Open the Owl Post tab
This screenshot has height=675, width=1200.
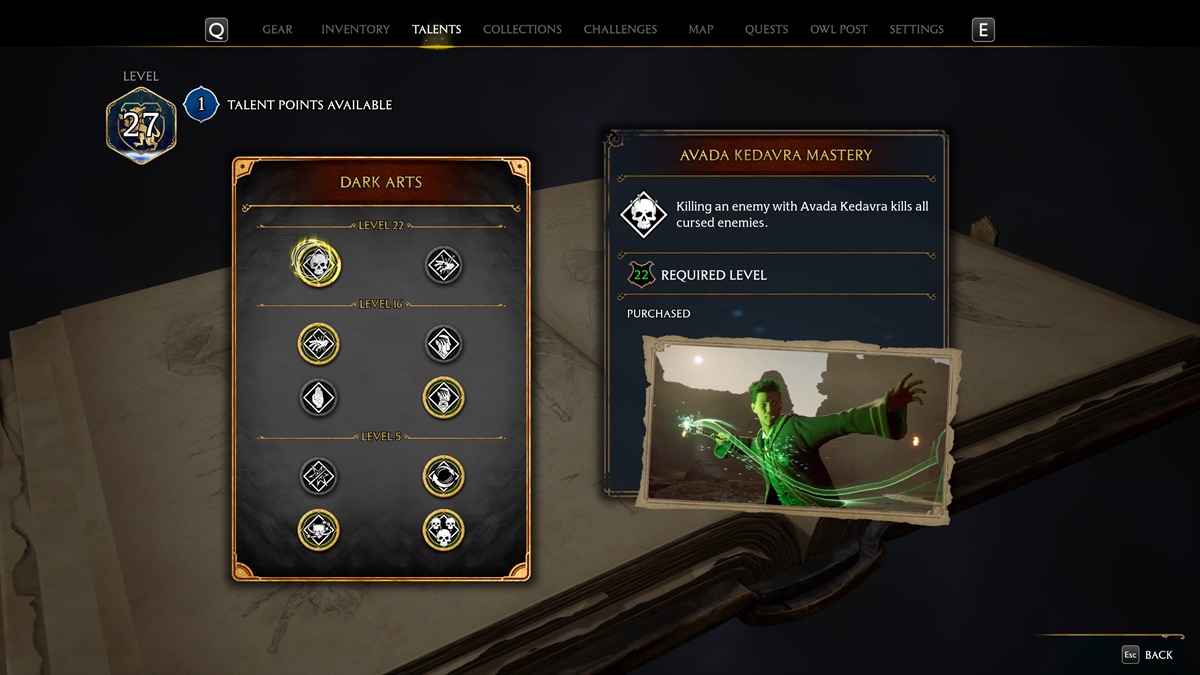coord(838,30)
